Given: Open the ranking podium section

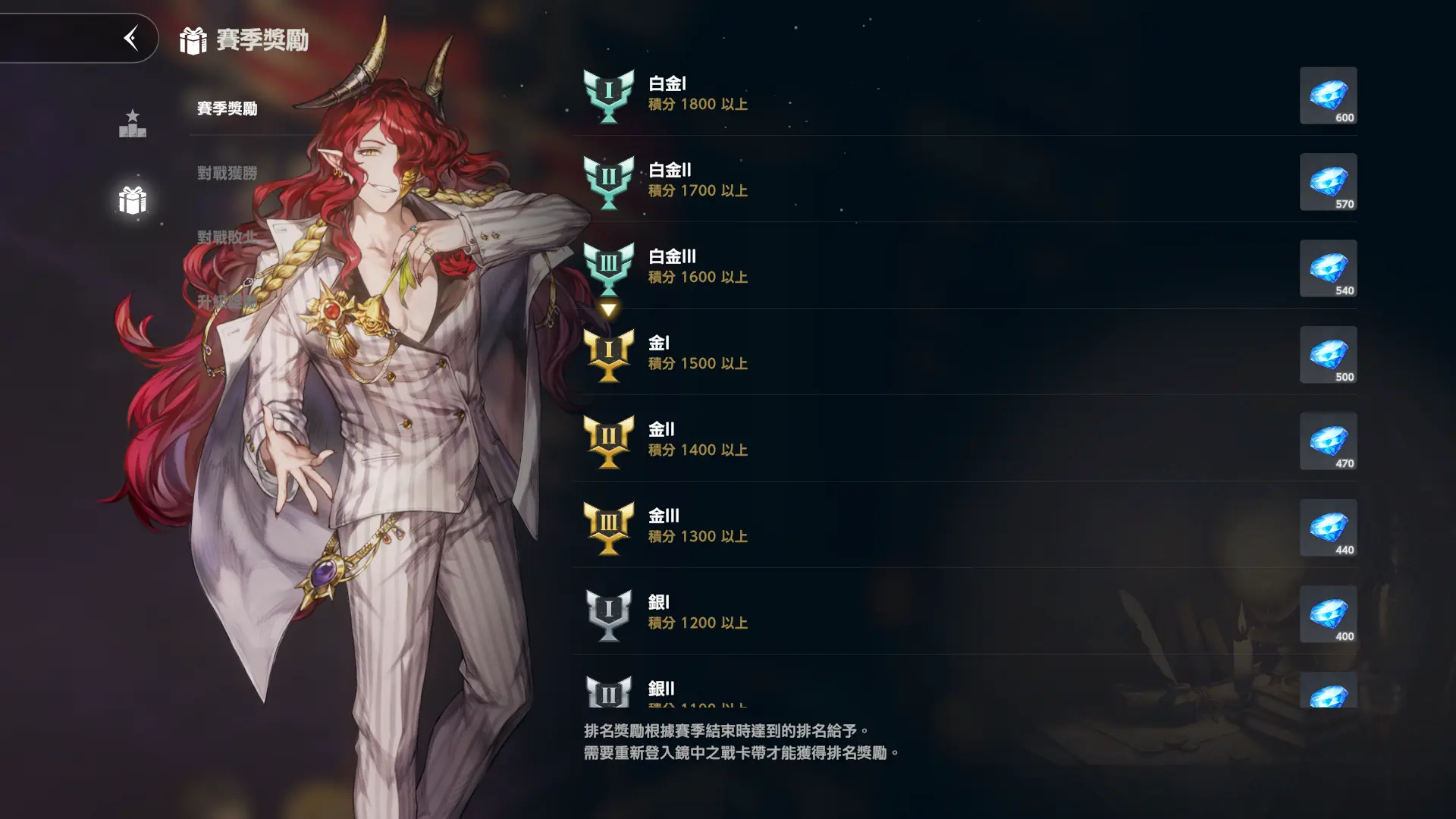Looking at the screenshot, I should coord(133,124).
